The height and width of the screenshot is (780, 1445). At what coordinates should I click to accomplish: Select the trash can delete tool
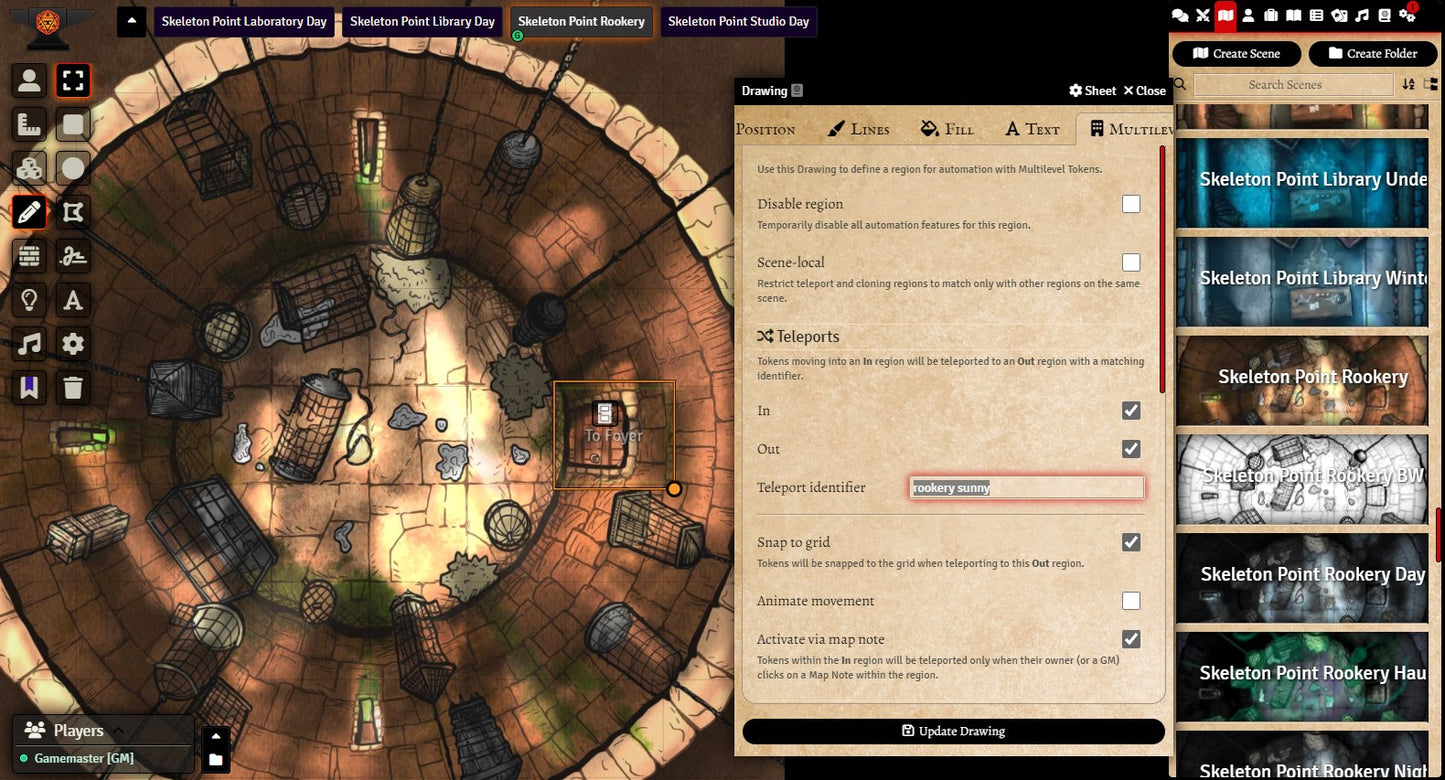click(73, 387)
